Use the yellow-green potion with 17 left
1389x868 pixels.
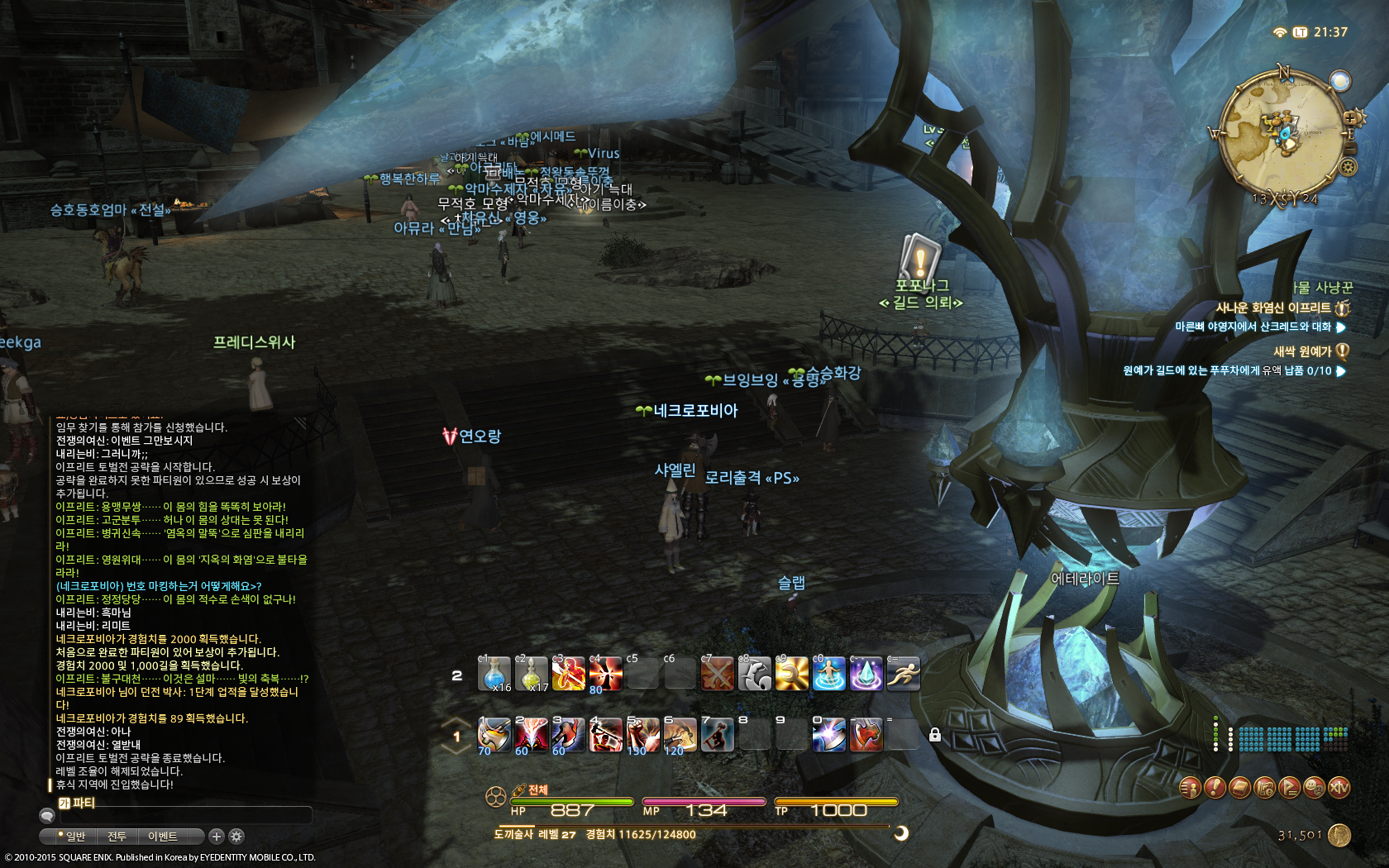(x=532, y=674)
